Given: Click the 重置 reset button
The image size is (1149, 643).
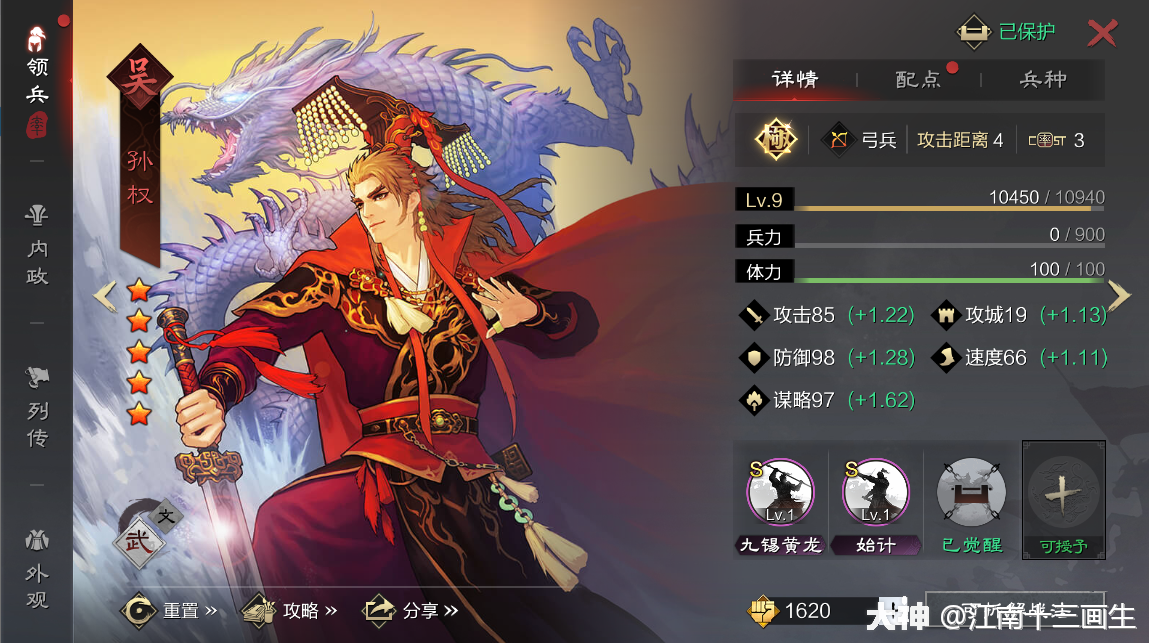Looking at the screenshot, I should [168, 609].
